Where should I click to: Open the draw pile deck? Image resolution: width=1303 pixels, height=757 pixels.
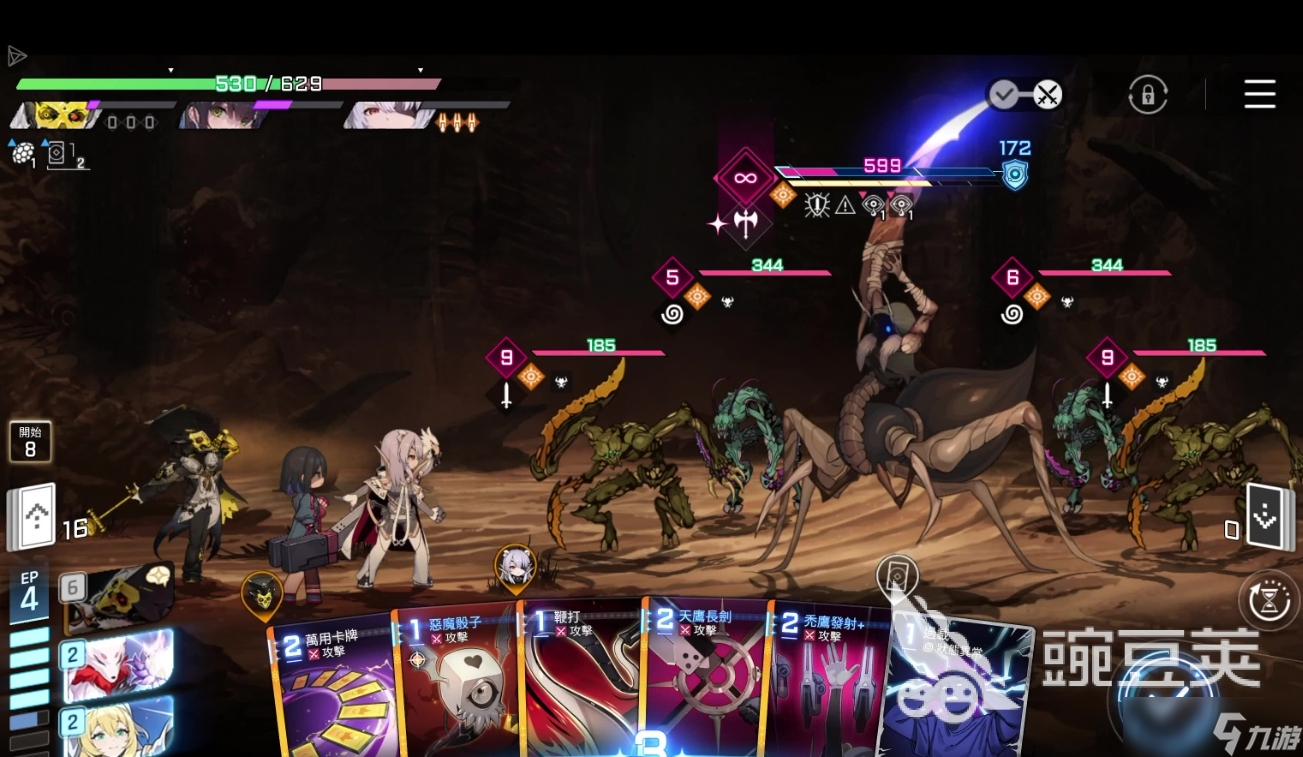pyautogui.click(x=31, y=517)
